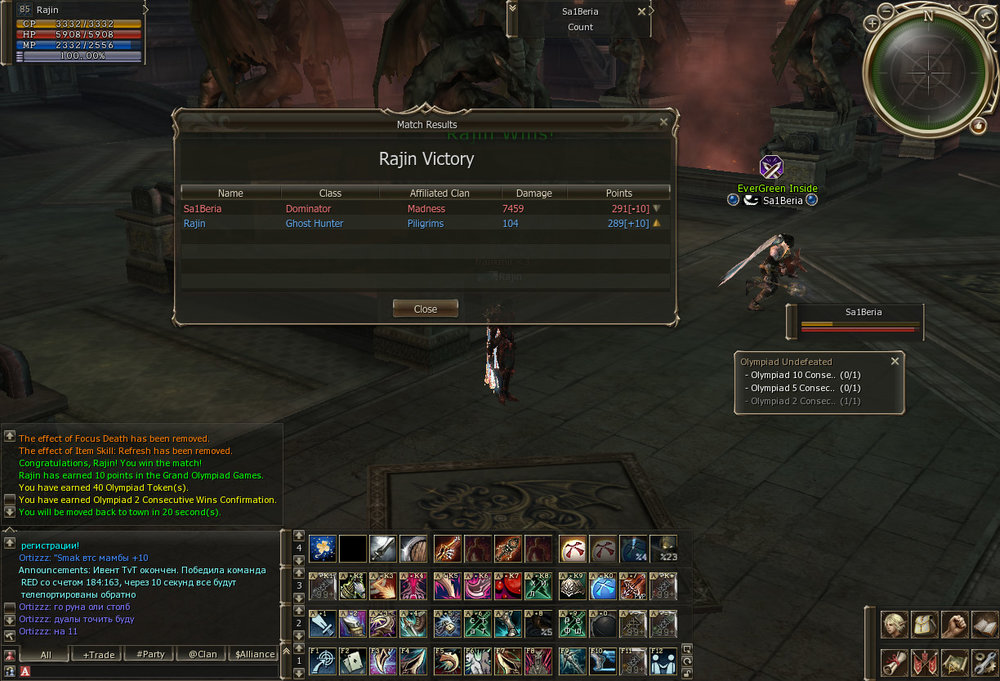This screenshot has height=681, width=1000.
Task: Select the All chat tab
Action: [x=47, y=655]
